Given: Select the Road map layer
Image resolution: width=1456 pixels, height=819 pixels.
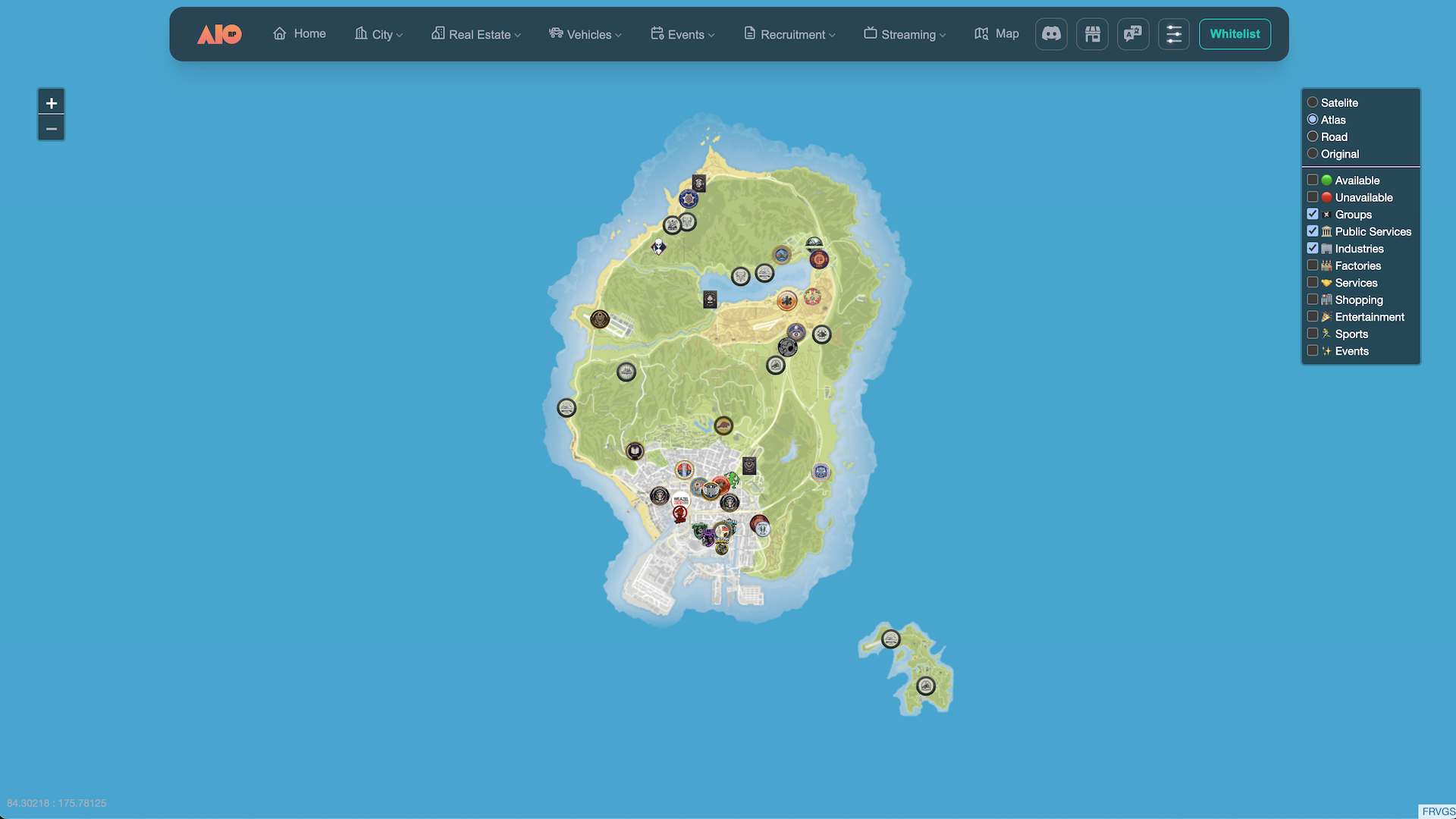Looking at the screenshot, I should click(1313, 136).
